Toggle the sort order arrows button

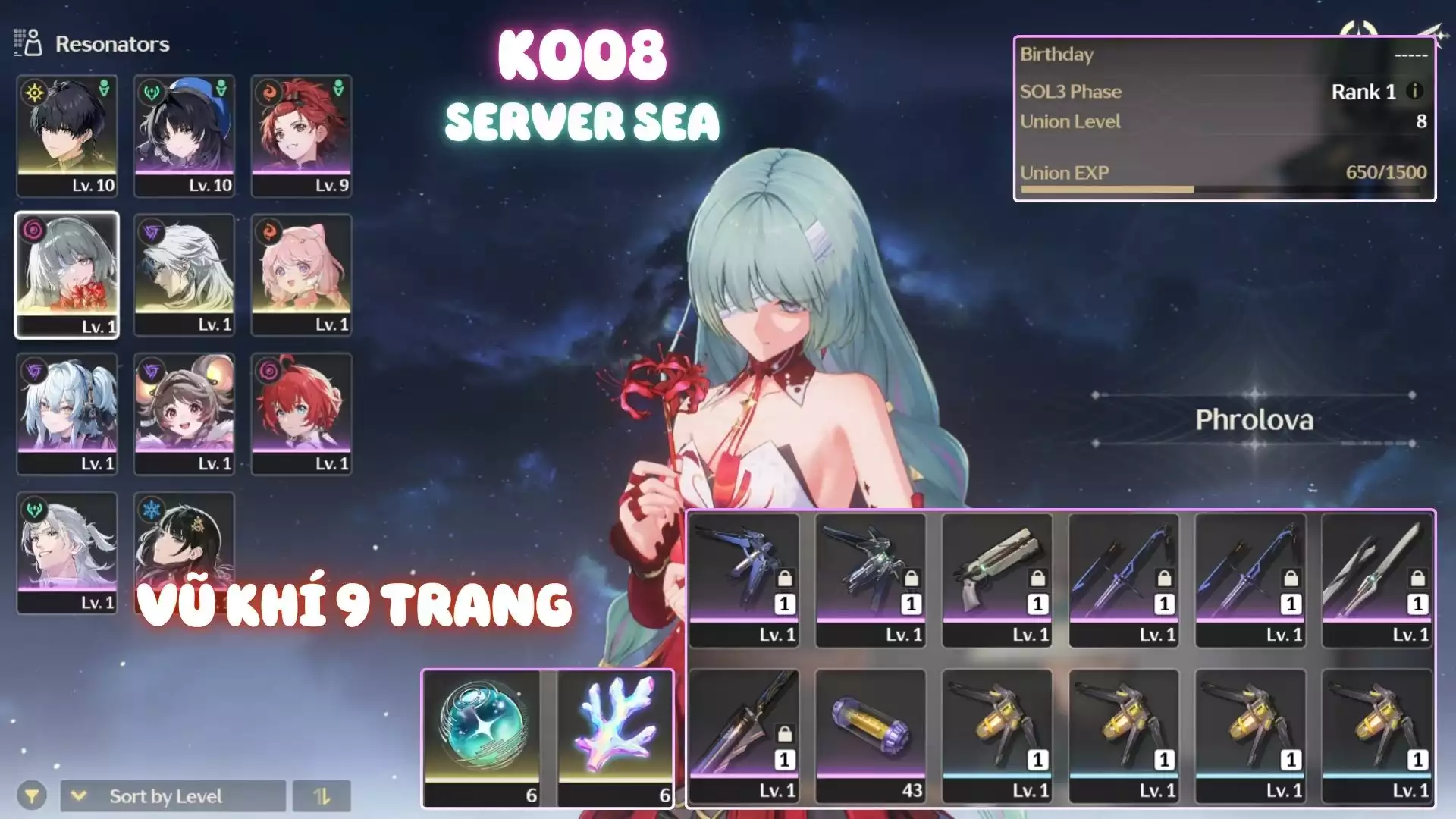pos(322,796)
